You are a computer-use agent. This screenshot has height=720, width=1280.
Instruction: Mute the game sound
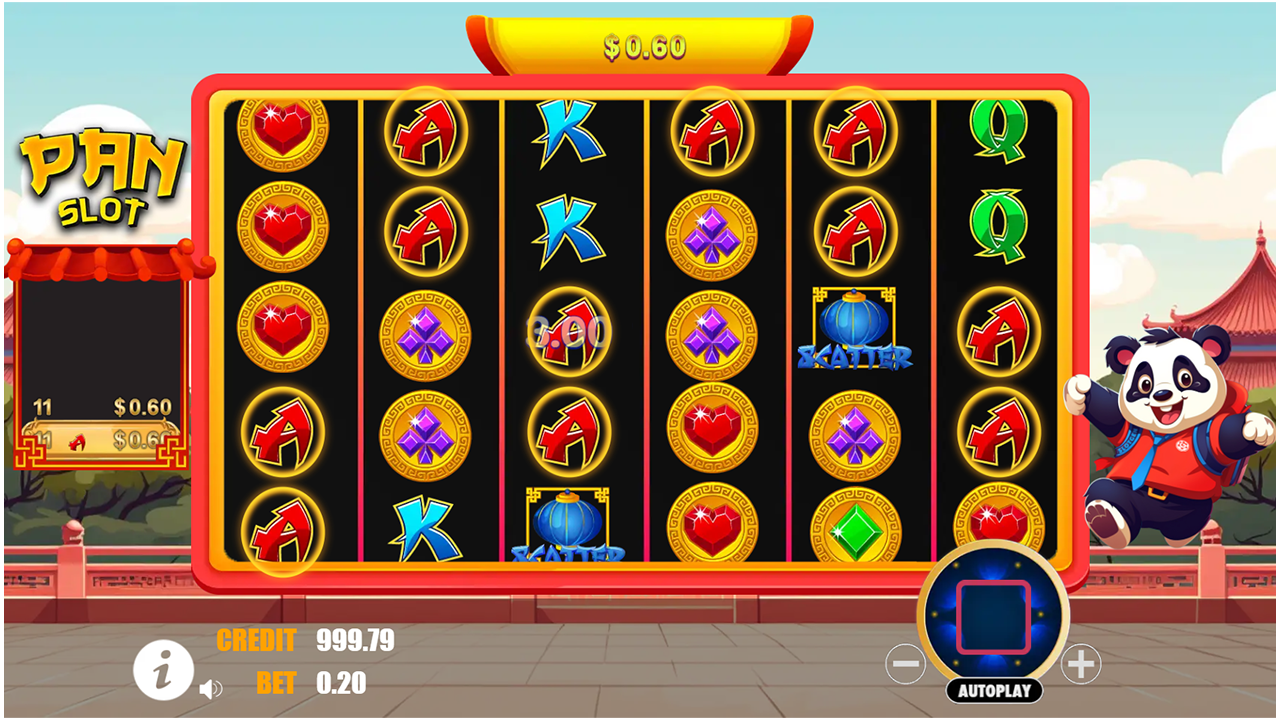pyautogui.click(x=210, y=689)
